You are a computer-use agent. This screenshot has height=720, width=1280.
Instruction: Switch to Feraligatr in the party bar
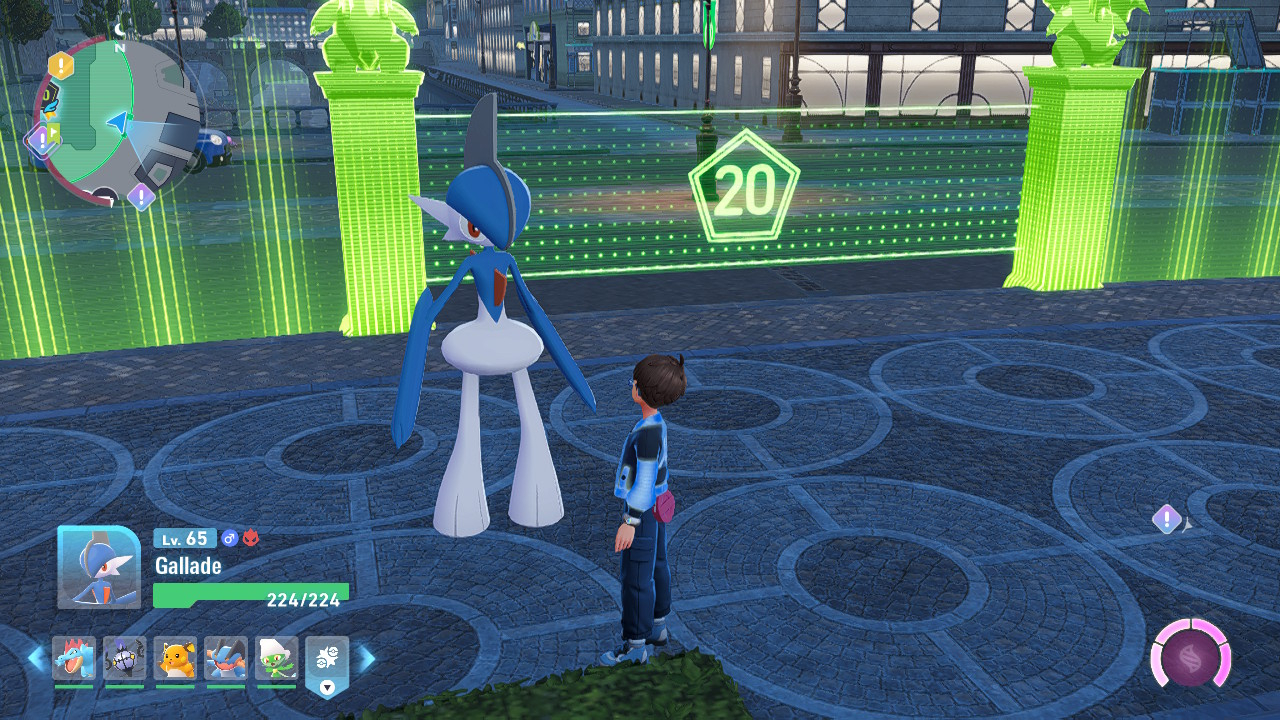tap(74, 659)
